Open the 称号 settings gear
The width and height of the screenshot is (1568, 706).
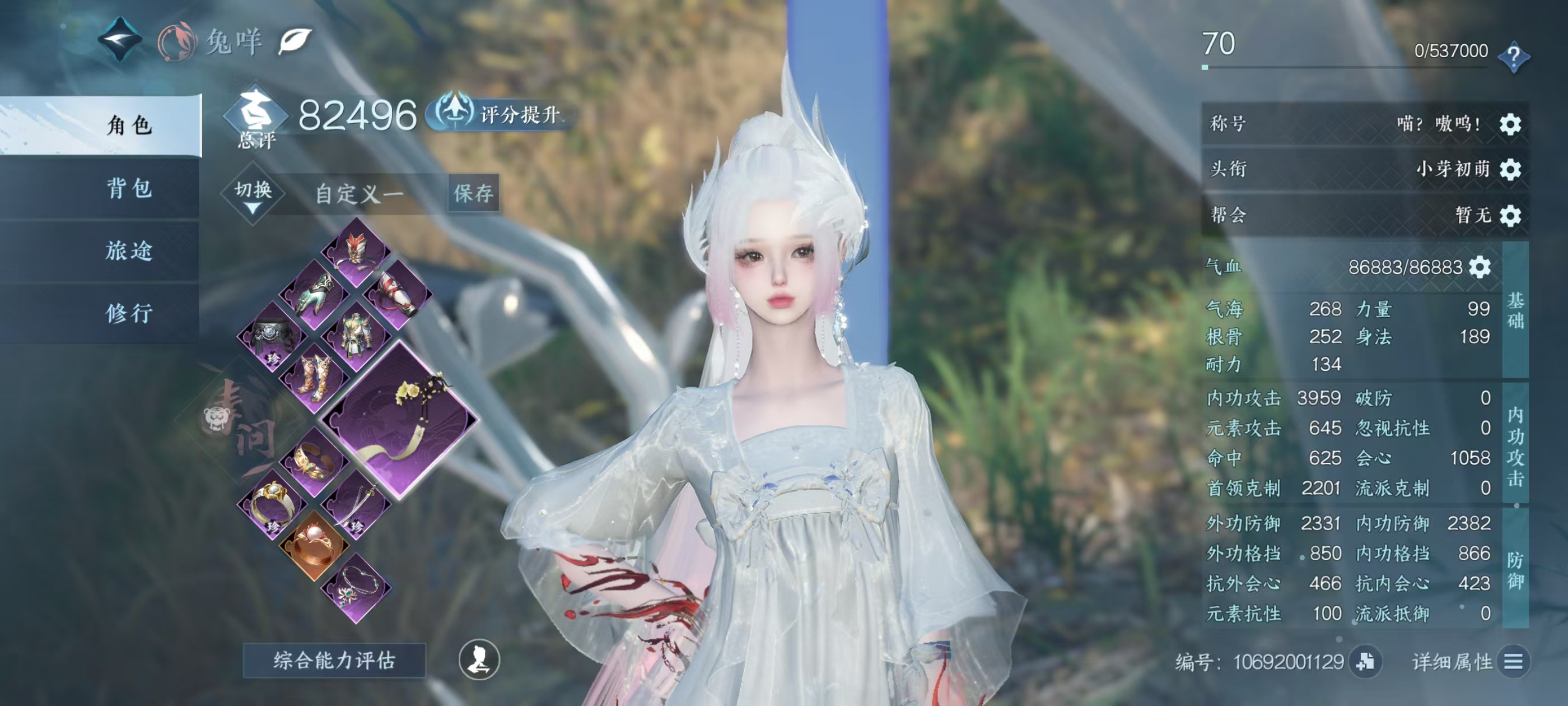click(x=1510, y=124)
